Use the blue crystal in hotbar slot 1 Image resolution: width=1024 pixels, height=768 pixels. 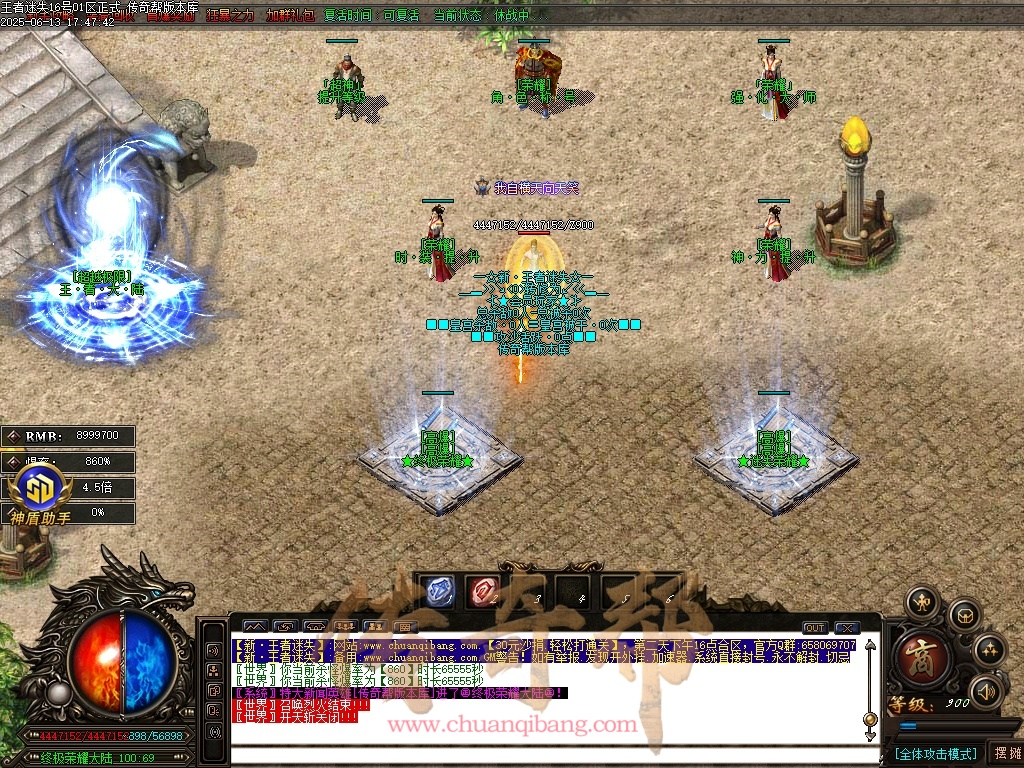438,591
